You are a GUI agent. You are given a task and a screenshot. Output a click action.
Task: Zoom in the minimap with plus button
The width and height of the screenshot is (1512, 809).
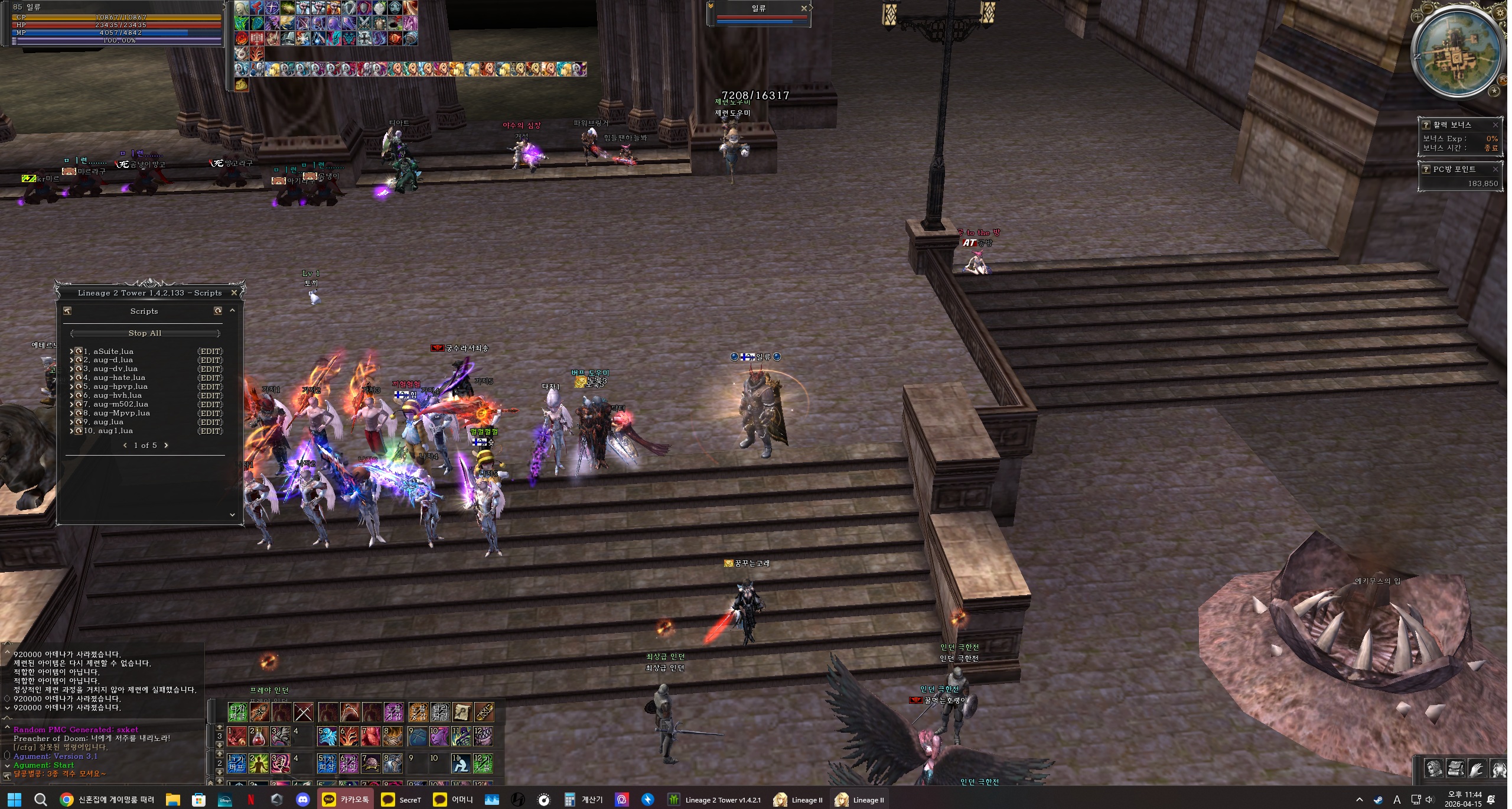(1417, 17)
